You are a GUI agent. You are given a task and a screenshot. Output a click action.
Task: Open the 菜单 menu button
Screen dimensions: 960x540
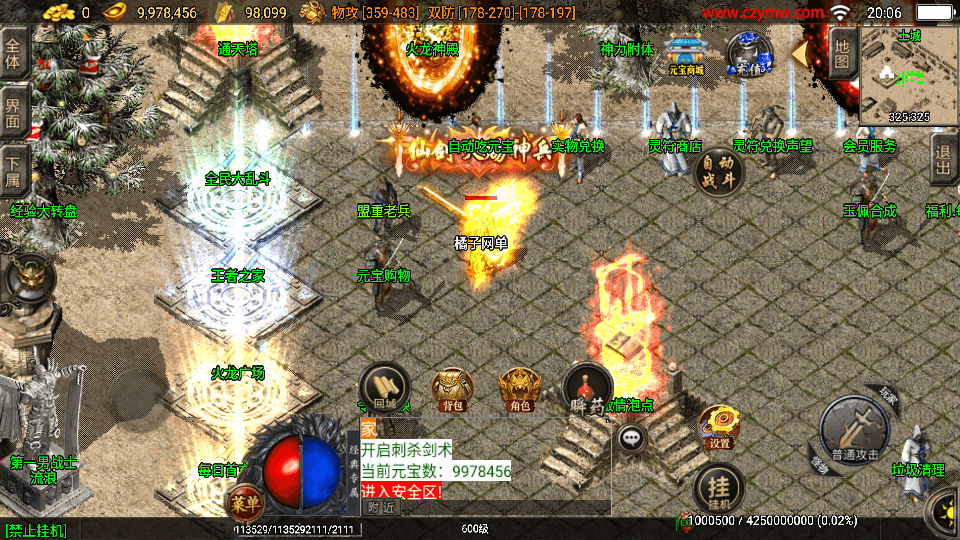pos(243,501)
